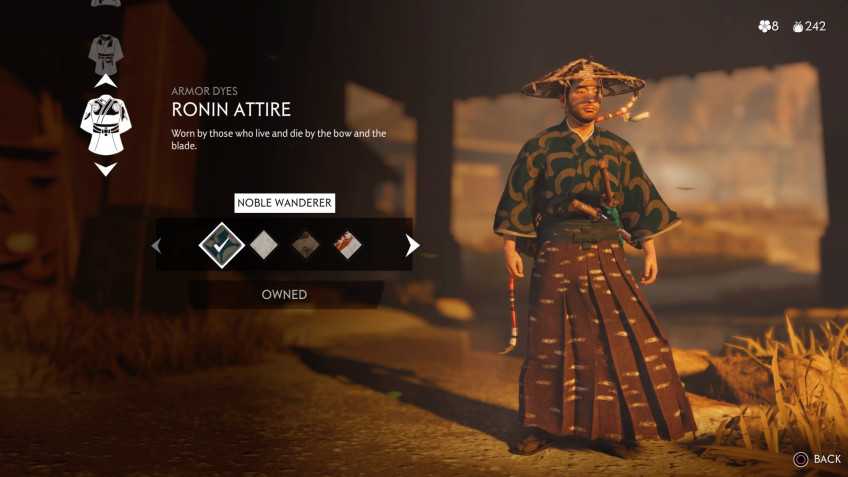Click the down arrow below armor icon
This screenshot has height=477, width=848.
point(105,169)
